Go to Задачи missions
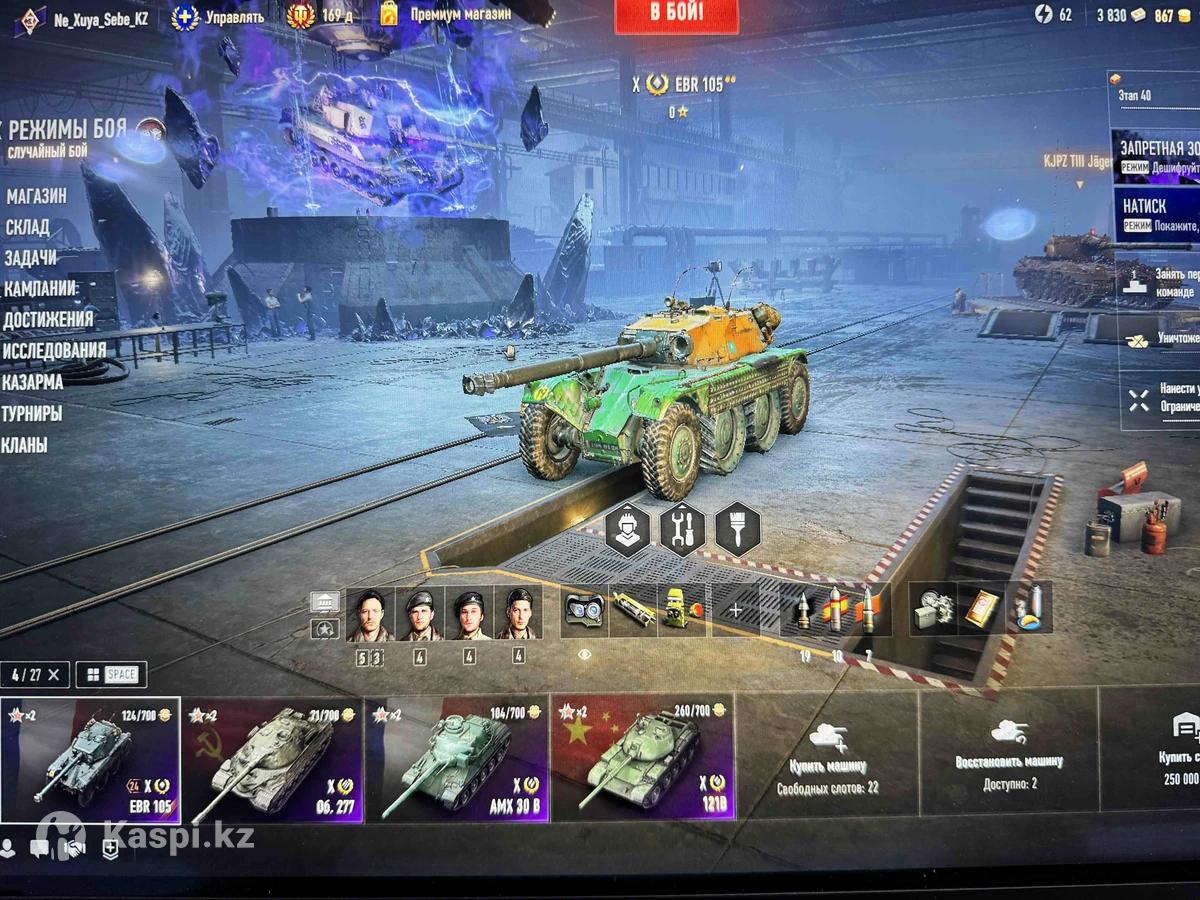The width and height of the screenshot is (1200, 900). tap(31, 258)
